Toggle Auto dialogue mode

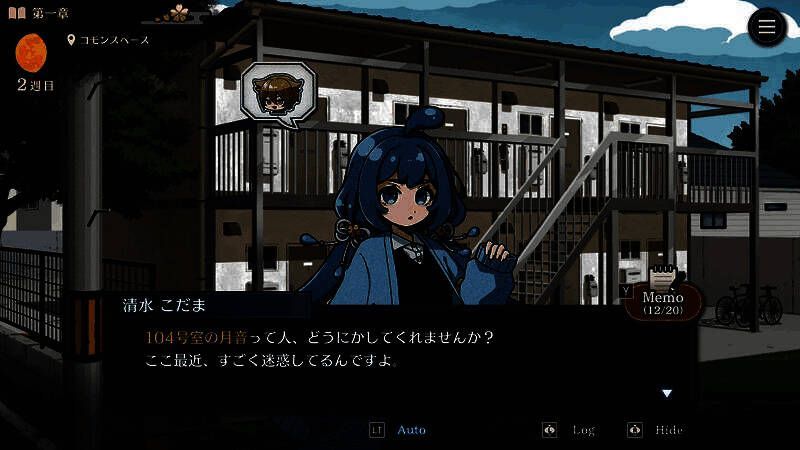tap(411, 430)
